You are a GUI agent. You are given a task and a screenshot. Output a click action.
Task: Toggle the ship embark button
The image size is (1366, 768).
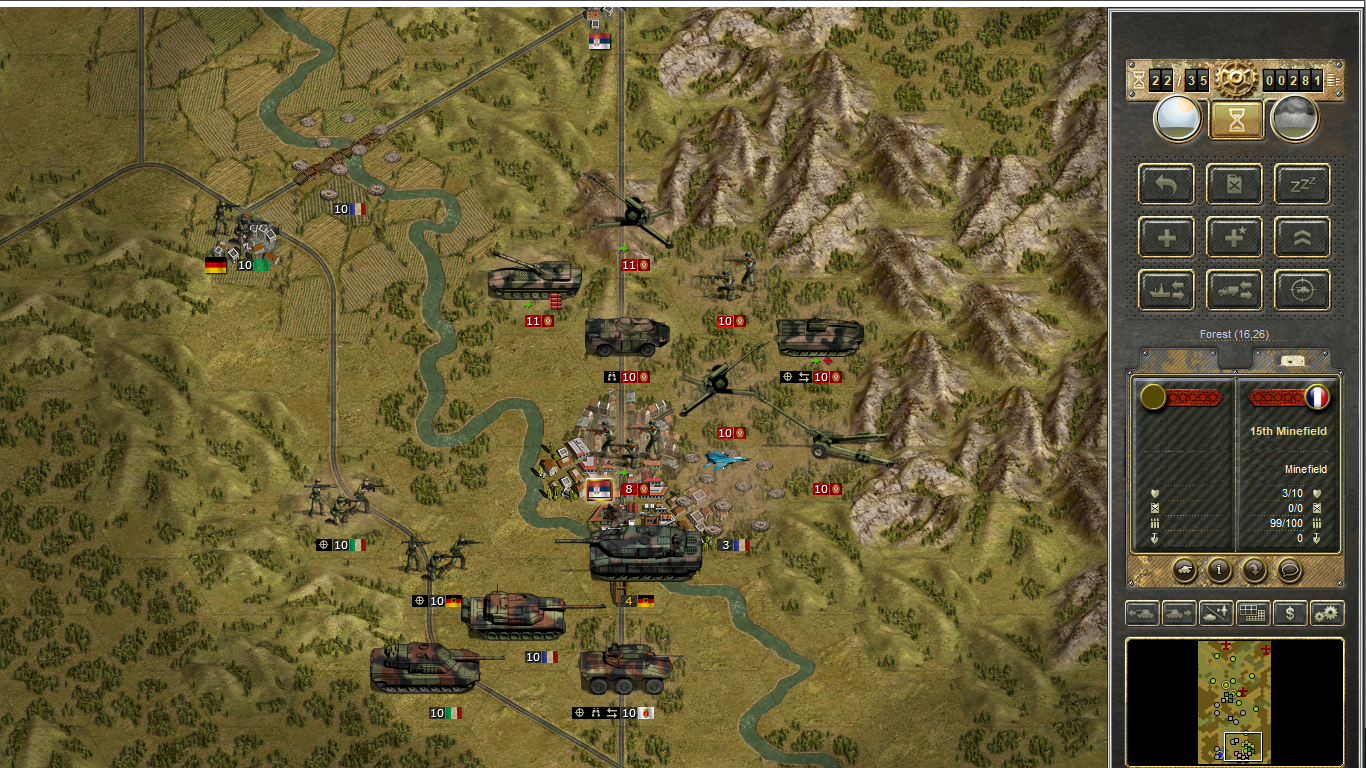pos(1166,290)
